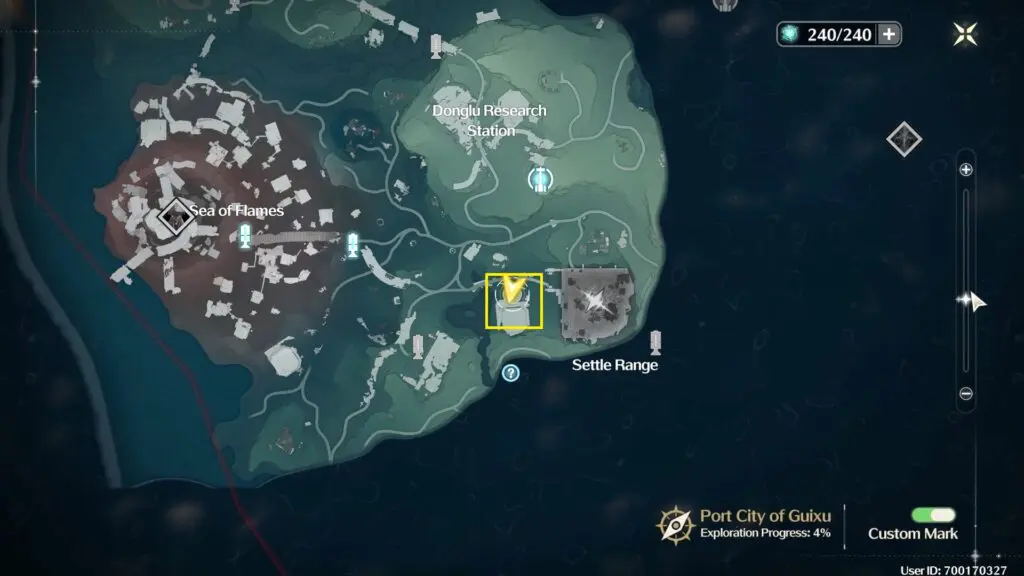Click the map zoom slider handle
The image size is (1024, 576).
[966, 299]
